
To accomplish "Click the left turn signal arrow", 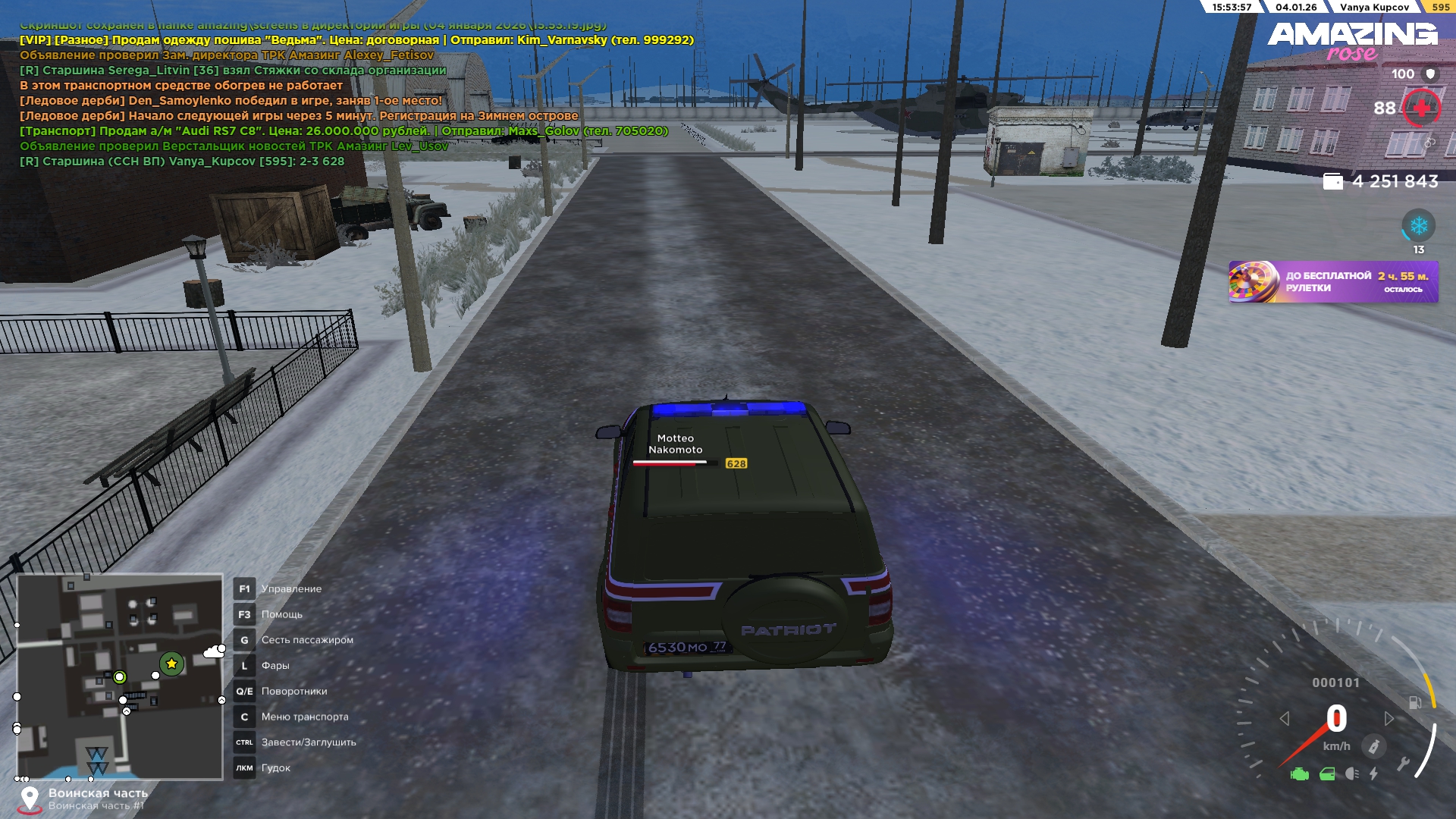I will click(x=1285, y=718).
